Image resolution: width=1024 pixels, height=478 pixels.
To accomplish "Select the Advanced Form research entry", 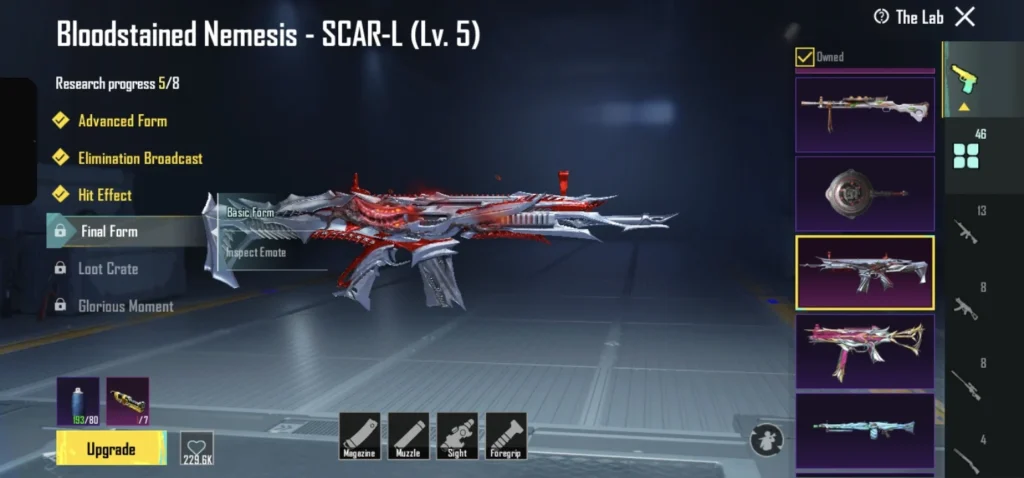I will [122, 121].
